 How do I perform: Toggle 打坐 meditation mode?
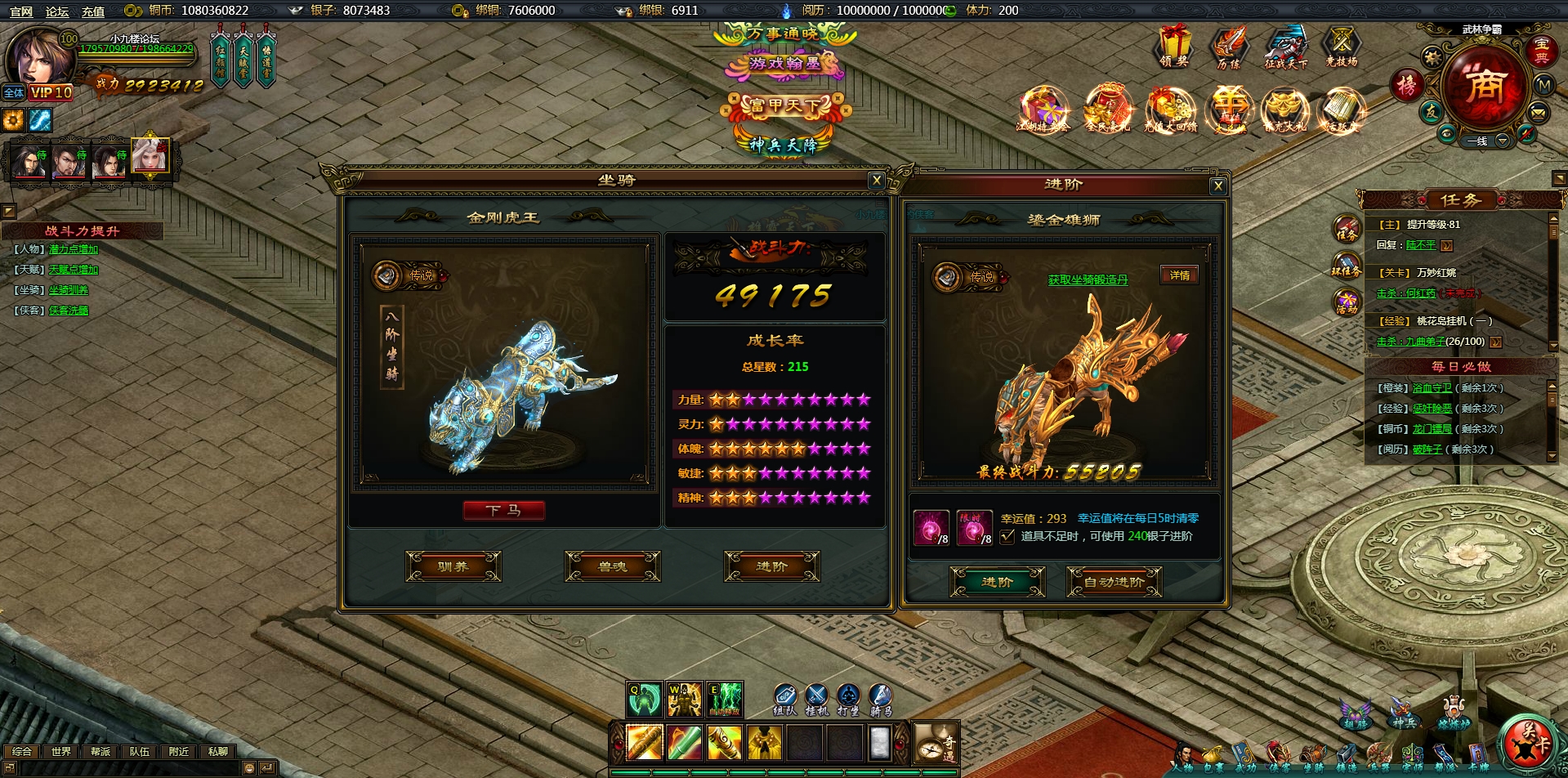[x=848, y=695]
